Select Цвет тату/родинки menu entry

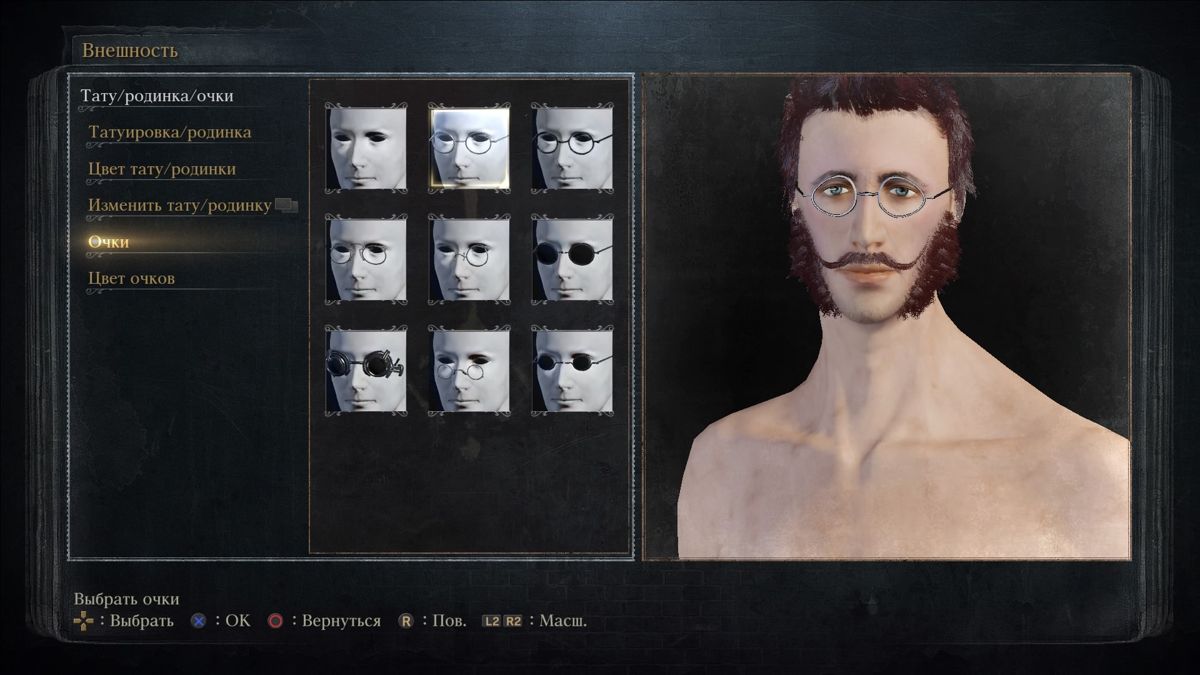pos(162,169)
